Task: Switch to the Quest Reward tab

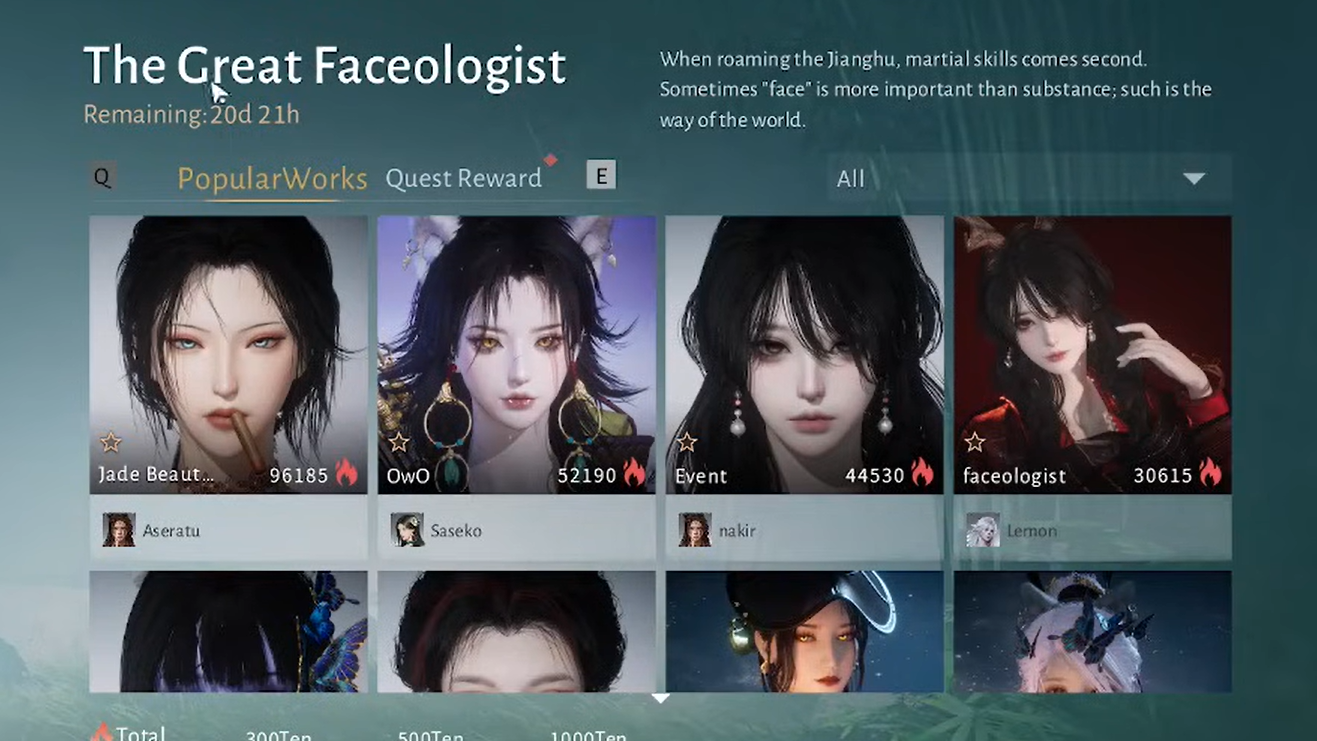Action: coord(463,177)
